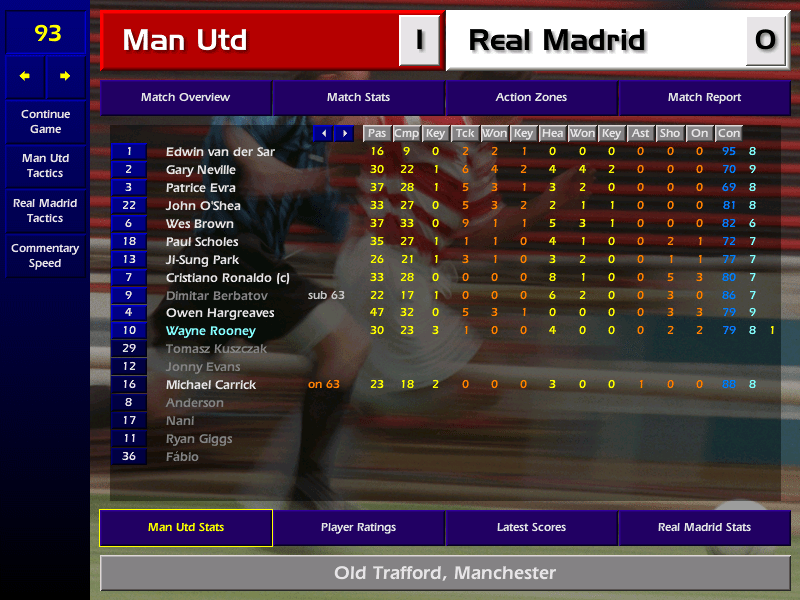Click the Continue Game button
This screenshot has width=800, height=600.
click(x=45, y=121)
